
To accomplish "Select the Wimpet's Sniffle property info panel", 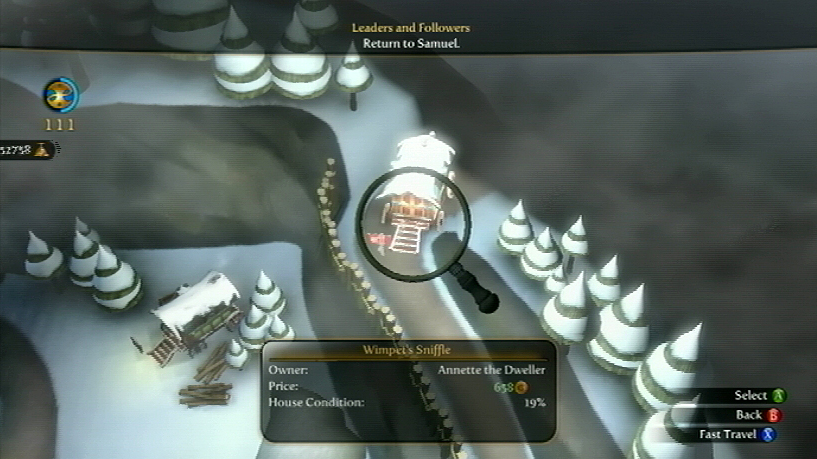I will point(408,390).
